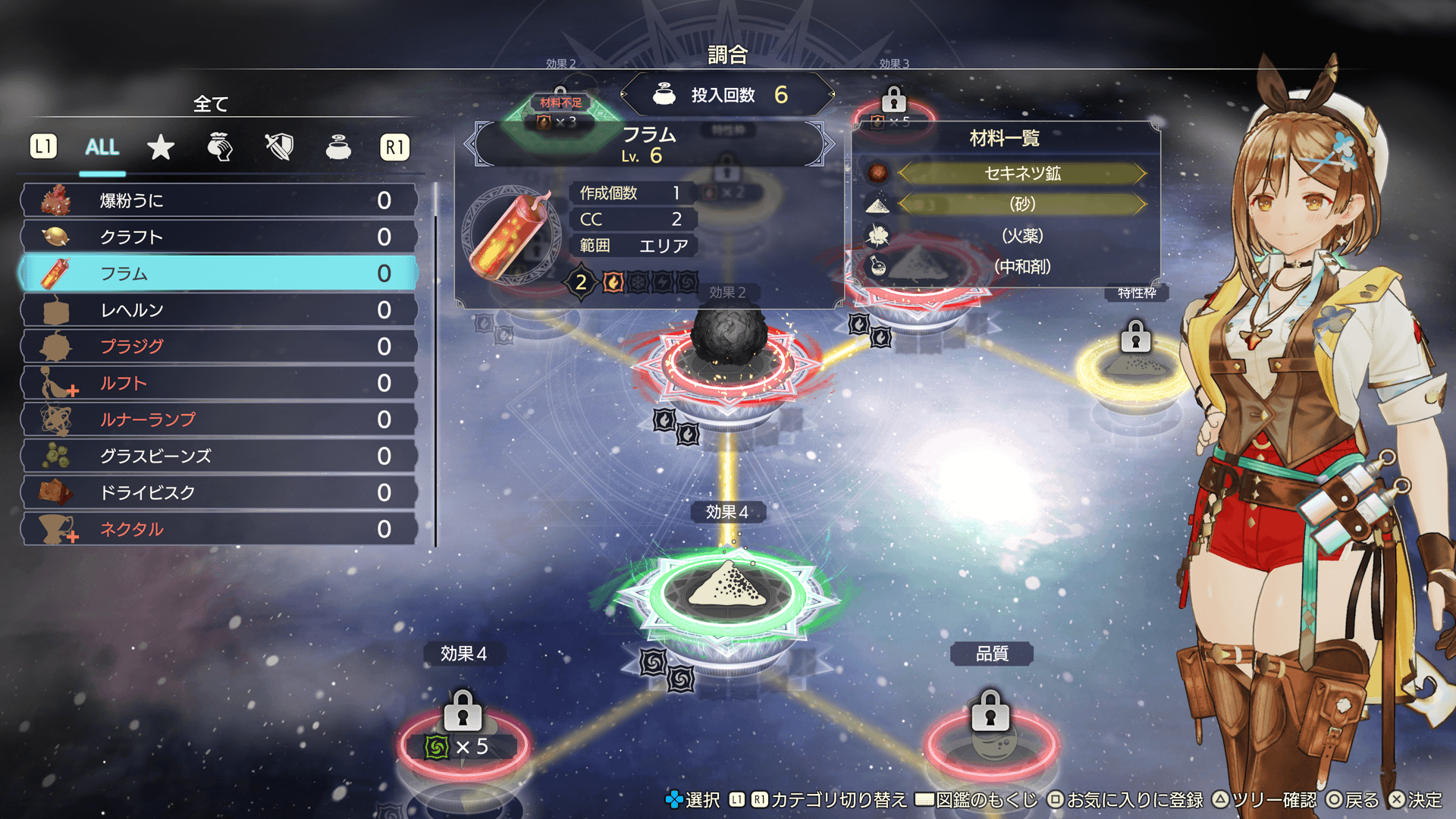This screenshot has width=1456, height=819.
Task: Select グラスビーンズ in the list
Action: [220, 456]
